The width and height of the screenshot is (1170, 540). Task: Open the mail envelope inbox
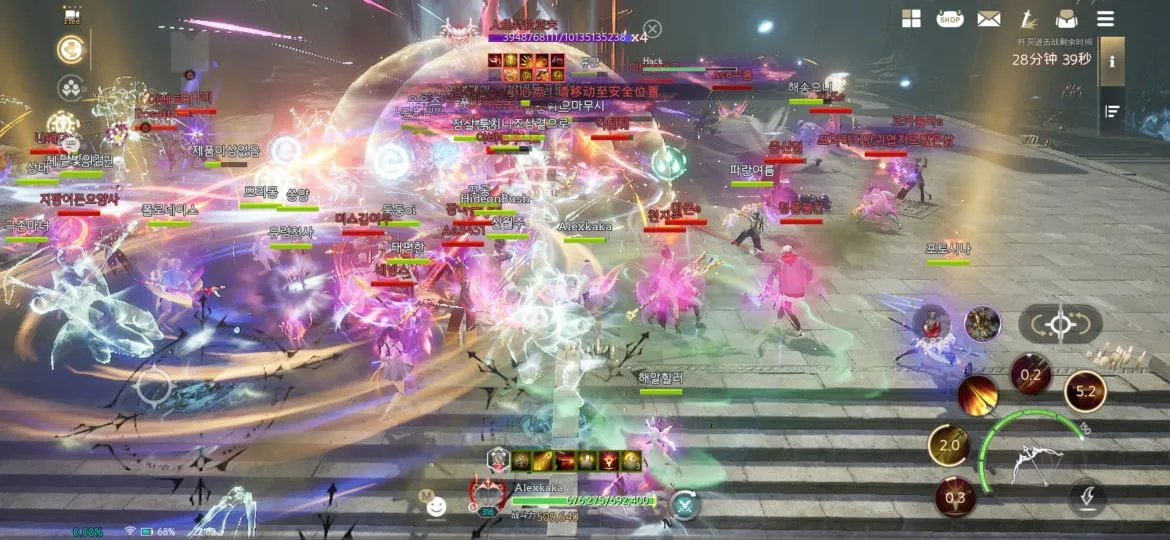pos(989,19)
